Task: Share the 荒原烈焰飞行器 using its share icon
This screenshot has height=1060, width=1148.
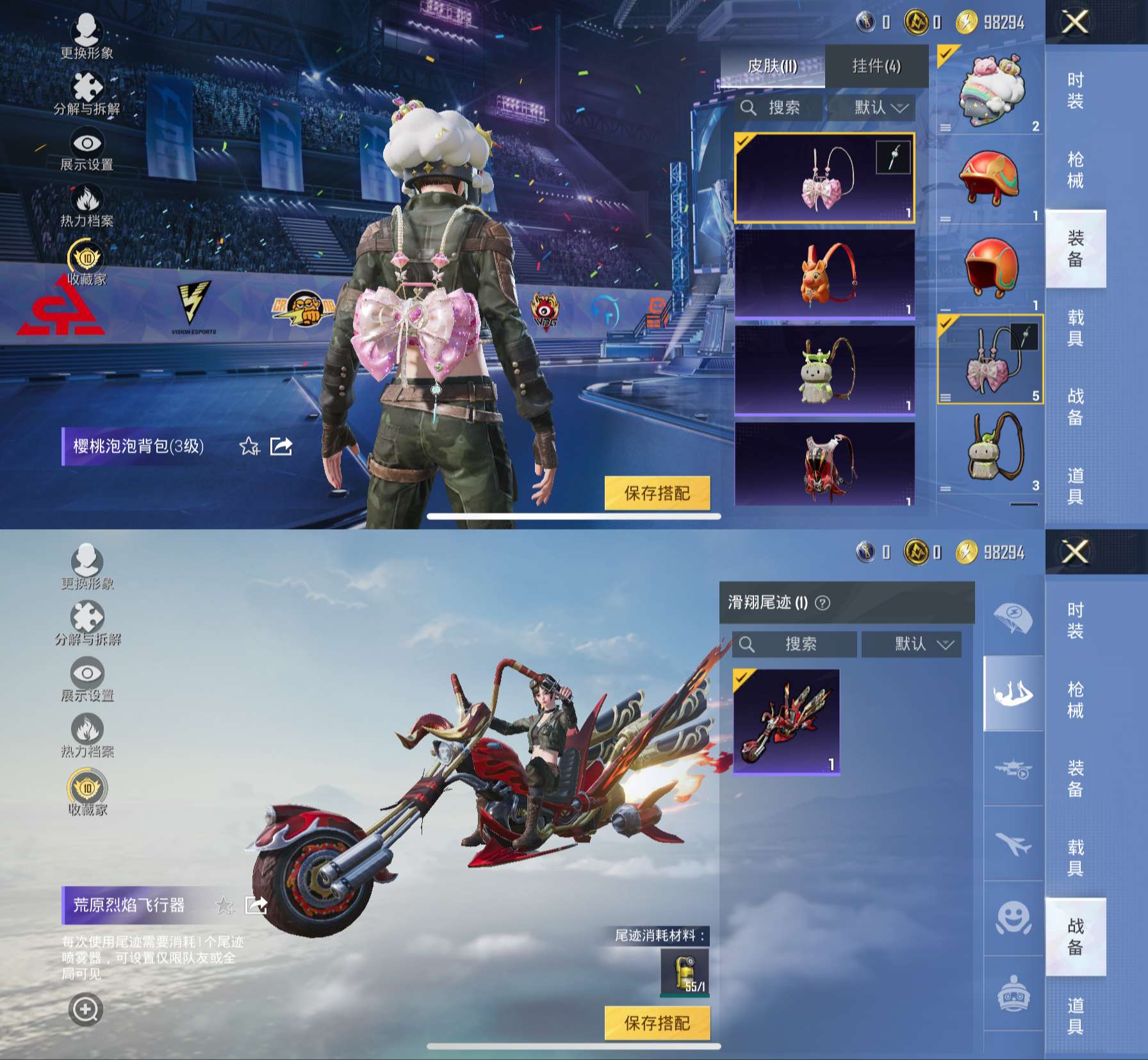Action: [256, 904]
